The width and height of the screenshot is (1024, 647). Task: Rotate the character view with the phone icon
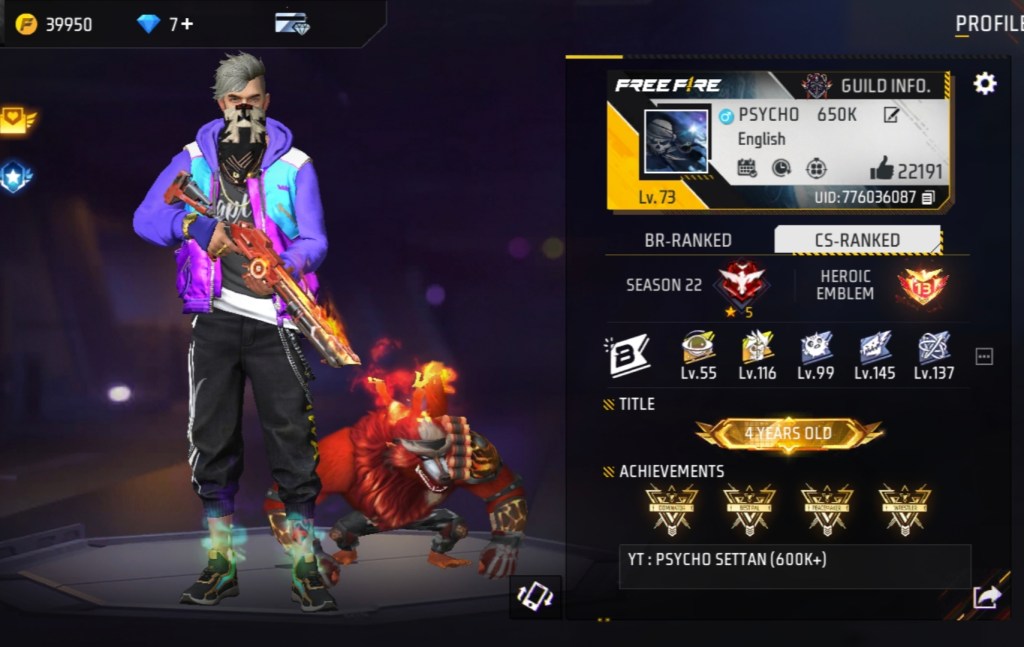(x=535, y=596)
